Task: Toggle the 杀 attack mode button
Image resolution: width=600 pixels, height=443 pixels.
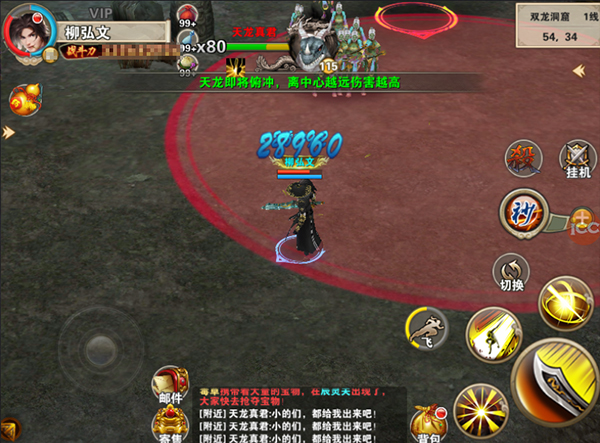Action: (x=521, y=157)
